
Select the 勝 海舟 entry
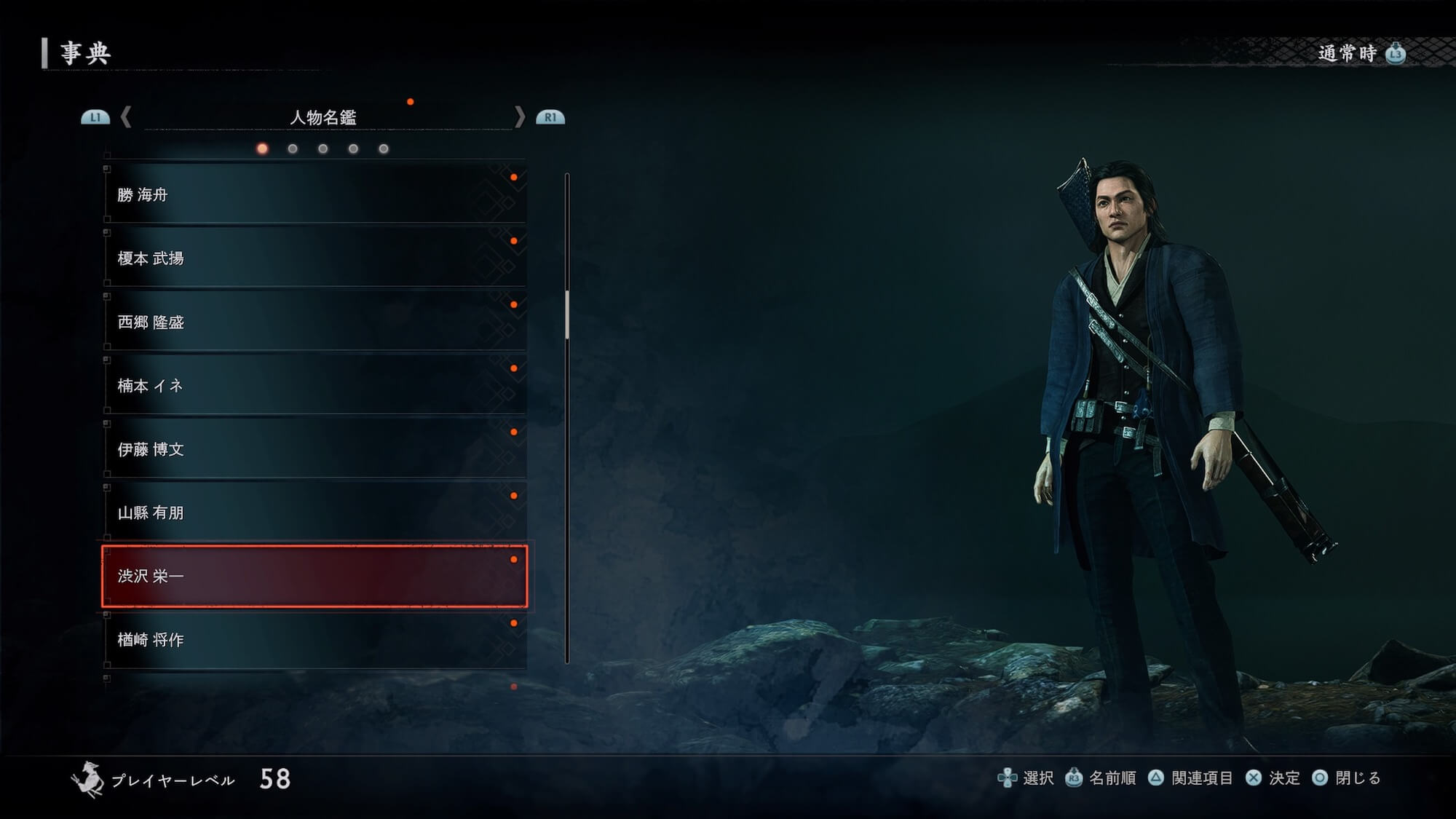coord(314,194)
